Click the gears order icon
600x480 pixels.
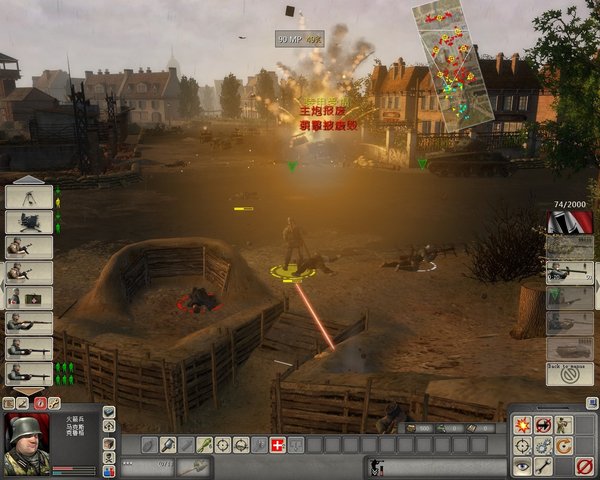tap(543, 445)
